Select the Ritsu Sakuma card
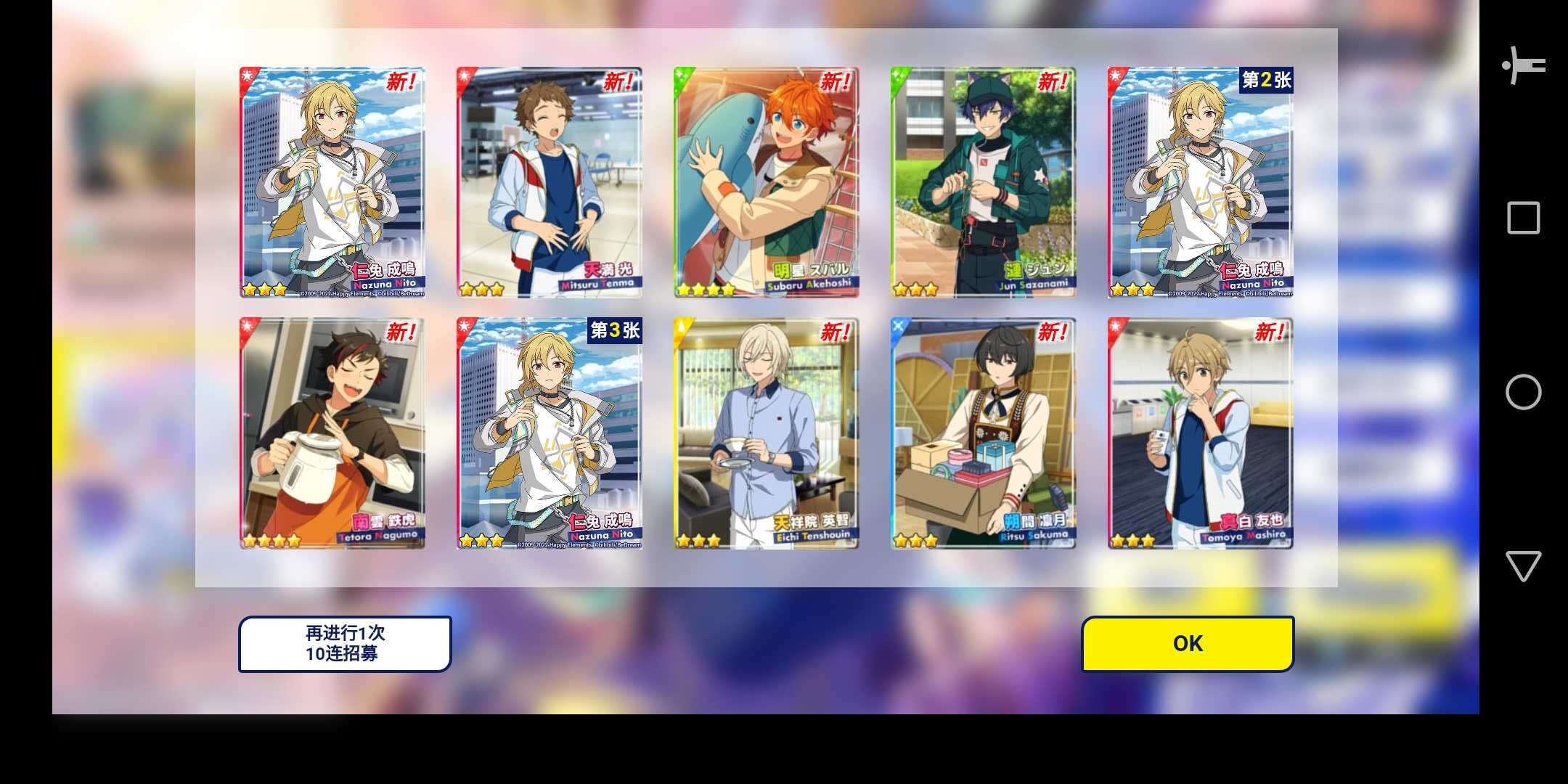The height and width of the screenshot is (784, 1568). click(983, 433)
